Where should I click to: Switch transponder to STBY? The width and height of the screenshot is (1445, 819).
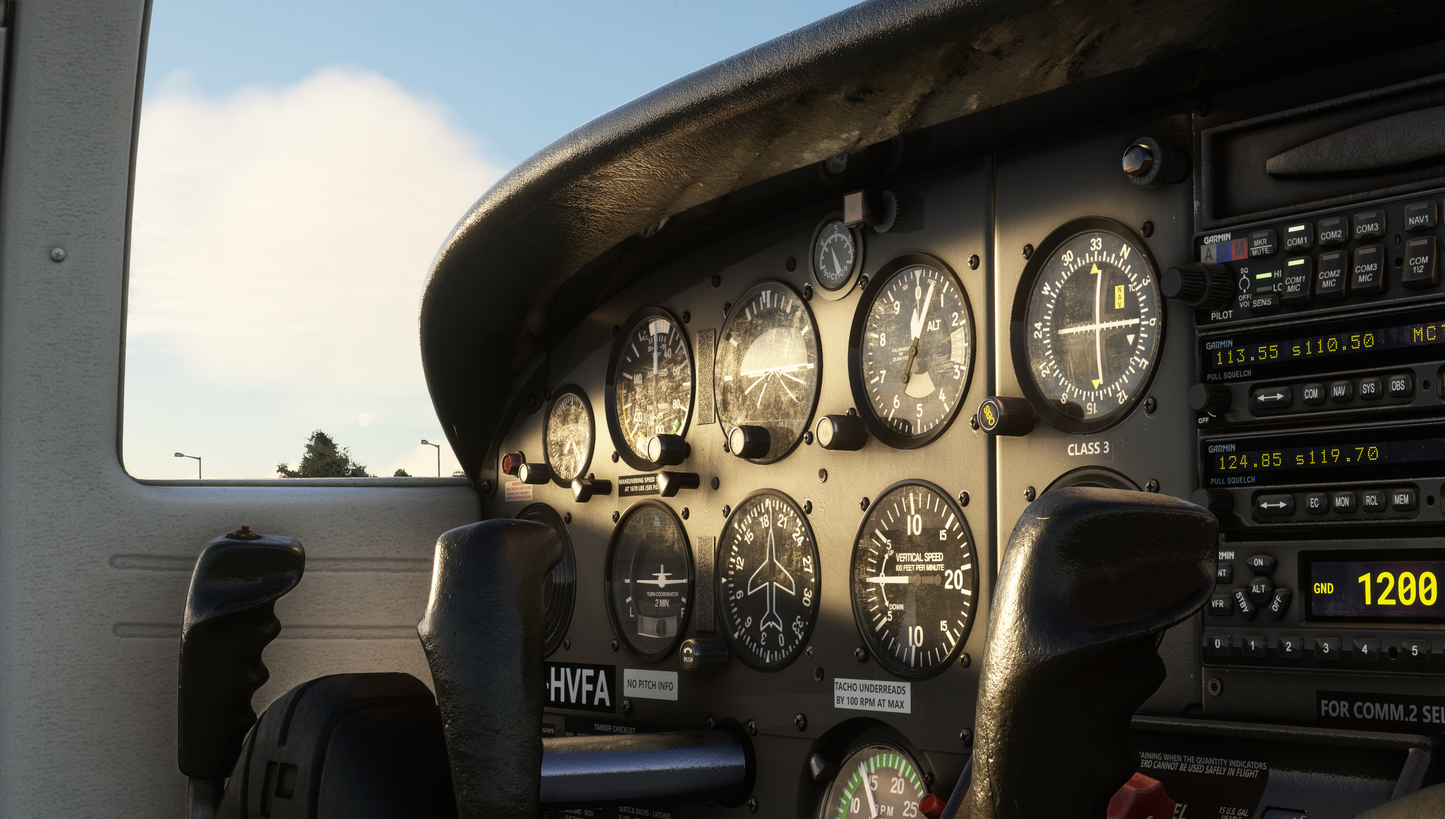click(x=1243, y=601)
